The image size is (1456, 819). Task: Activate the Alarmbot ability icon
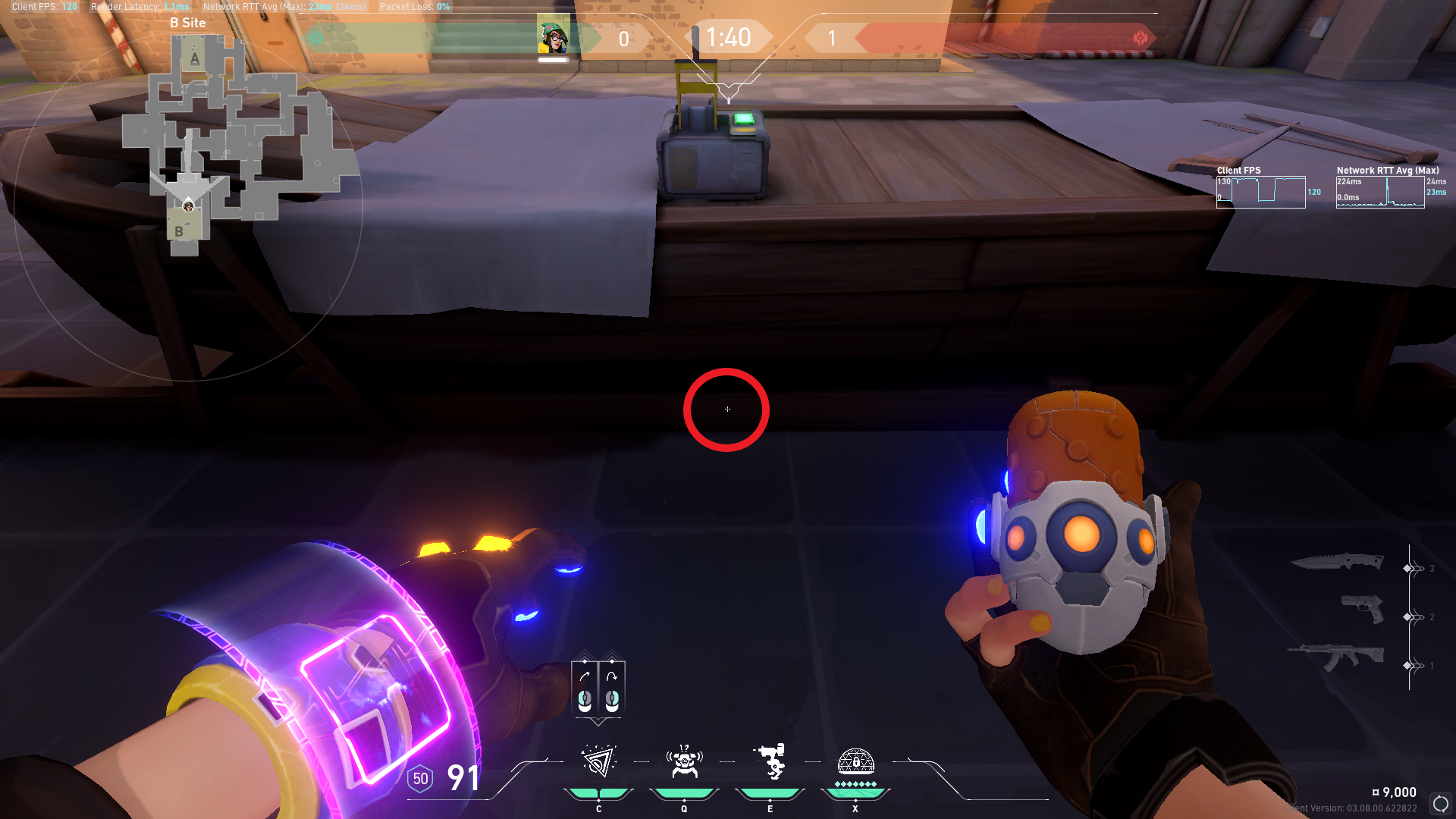684,762
